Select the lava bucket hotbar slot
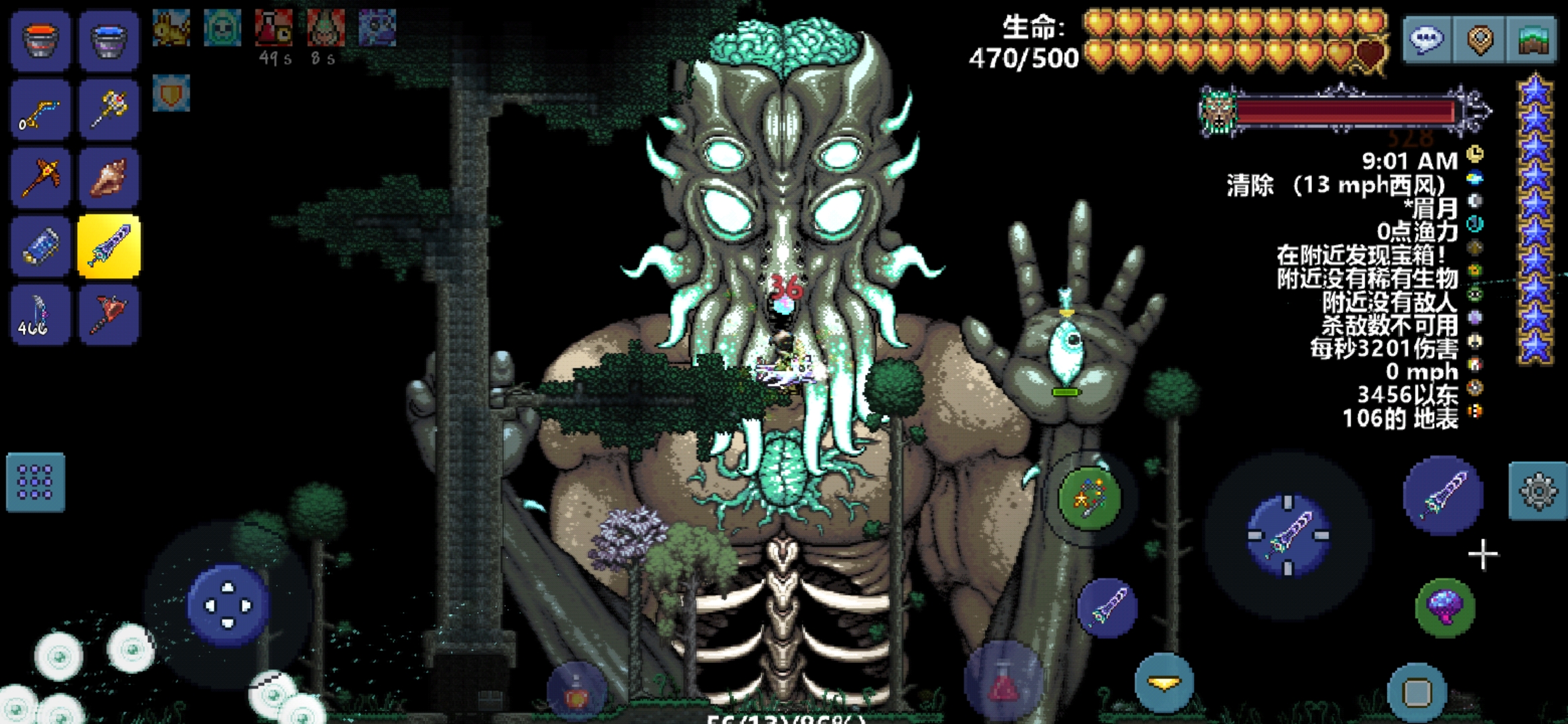Image resolution: width=1568 pixels, height=724 pixels. [x=40, y=40]
